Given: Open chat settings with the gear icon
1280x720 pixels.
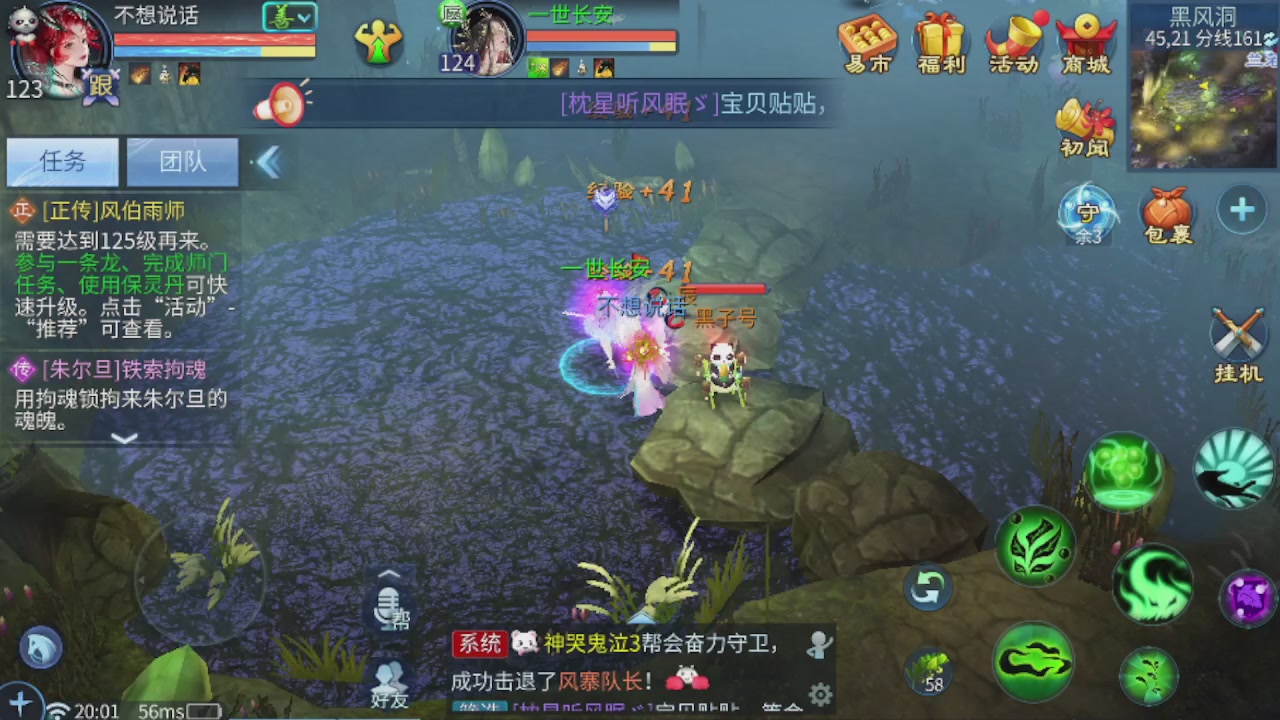Looking at the screenshot, I should [820, 692].
